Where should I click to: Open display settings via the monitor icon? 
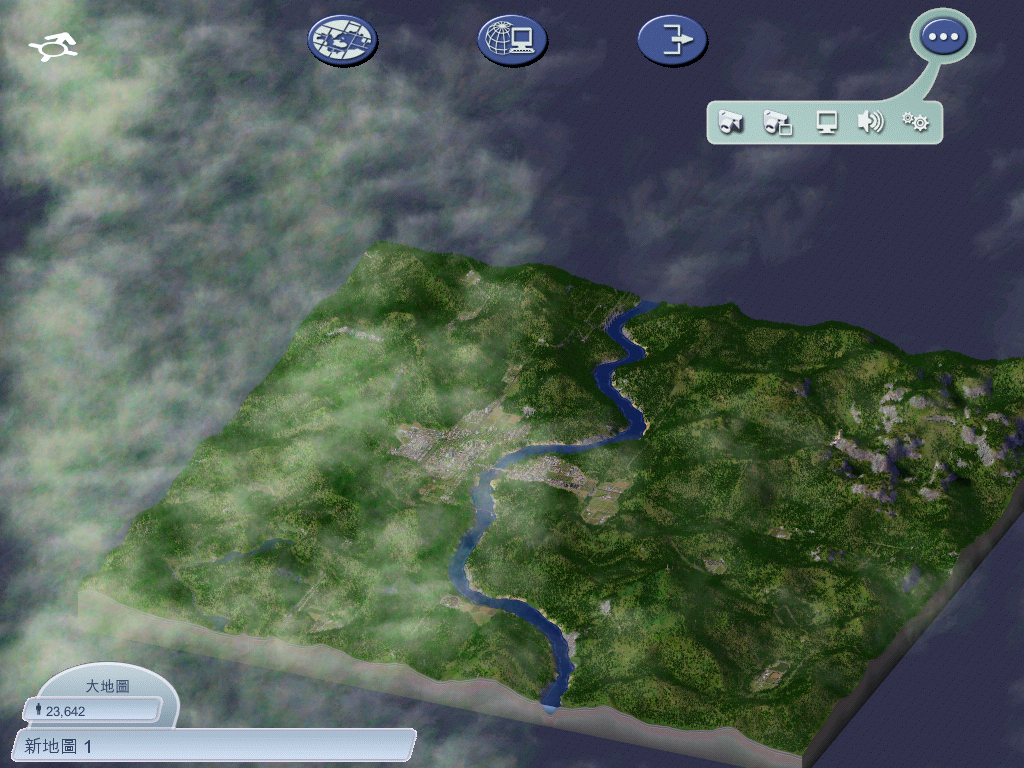click(826, 123)
